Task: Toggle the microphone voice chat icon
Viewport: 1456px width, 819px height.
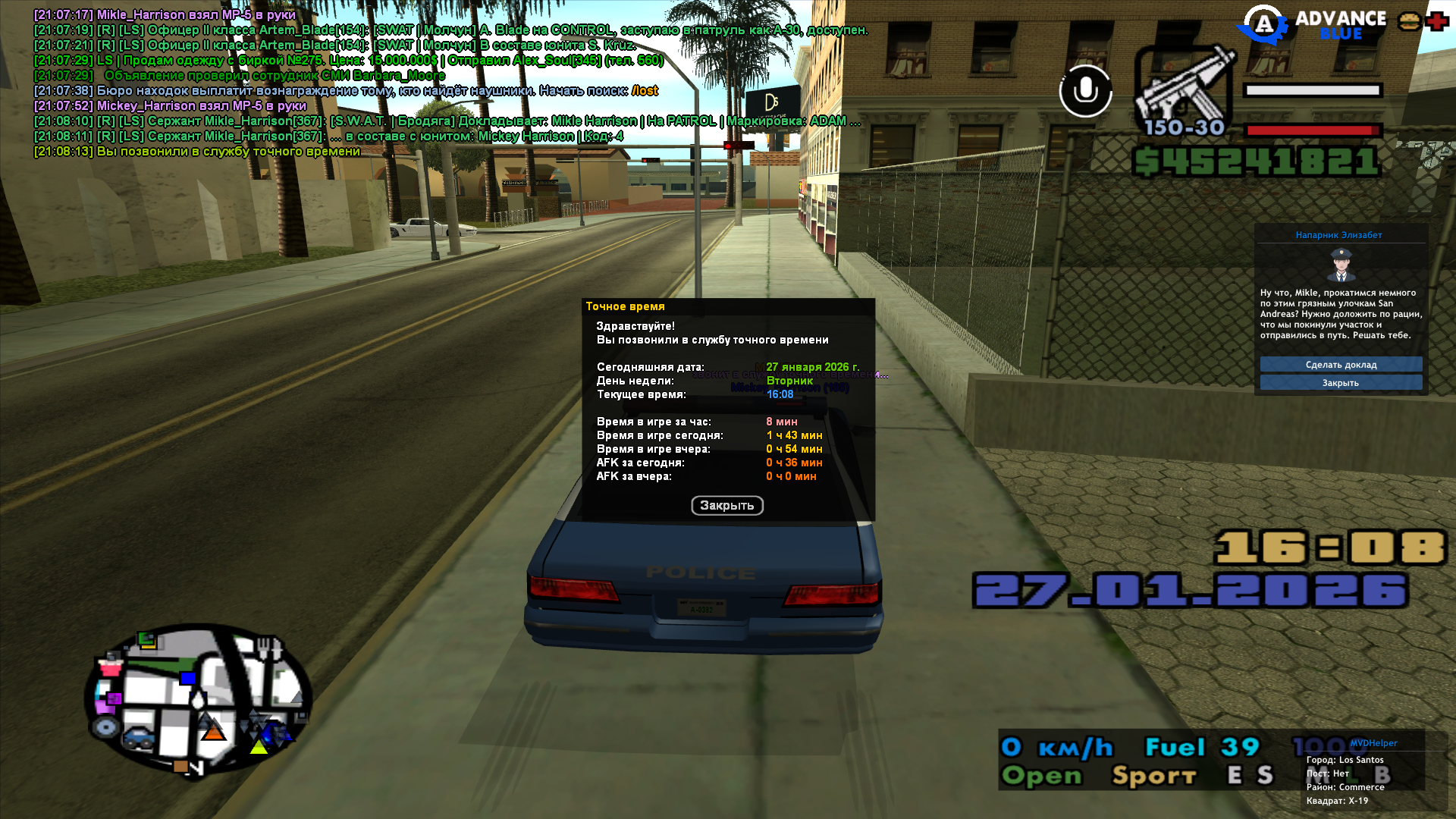Action: [1085, 91]
